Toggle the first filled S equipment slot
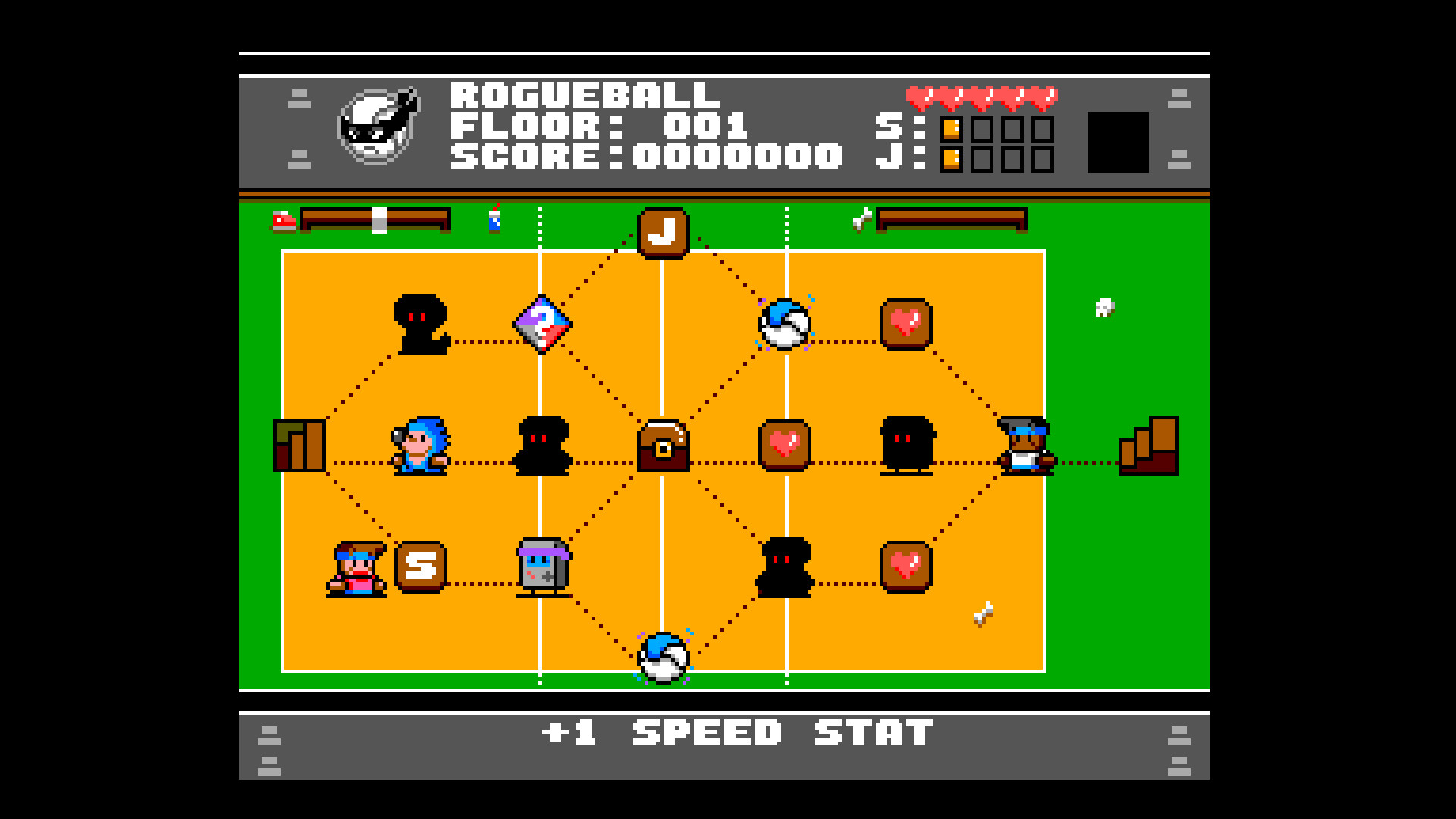Viewport: 1456px width, 819px height. click(950, 129)
